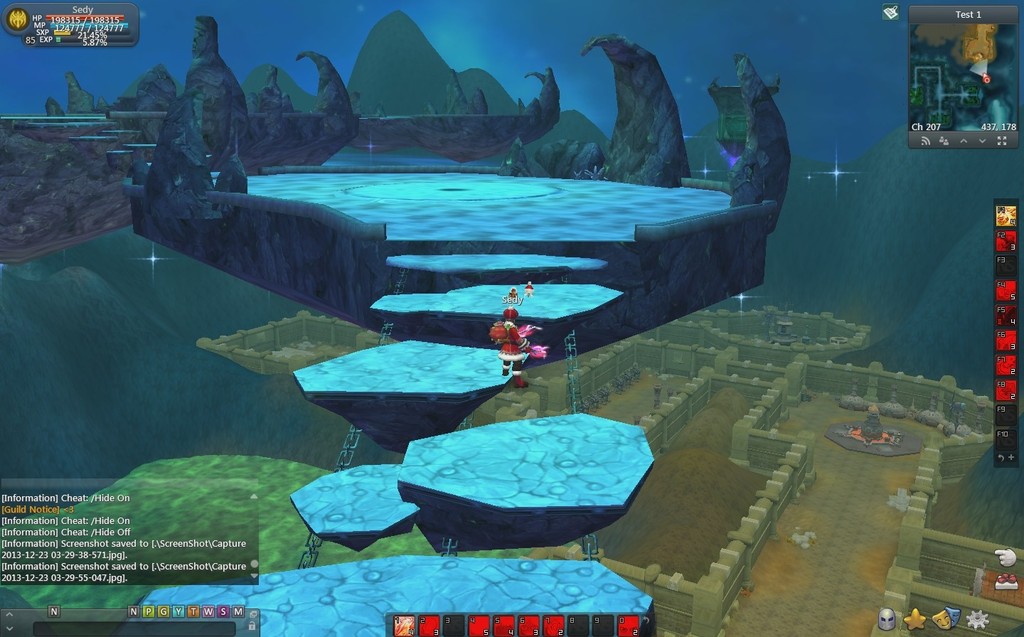Select the top skill in the side hotbar
Viewport: 1024px width, 637px height.
click(1006, 215)
